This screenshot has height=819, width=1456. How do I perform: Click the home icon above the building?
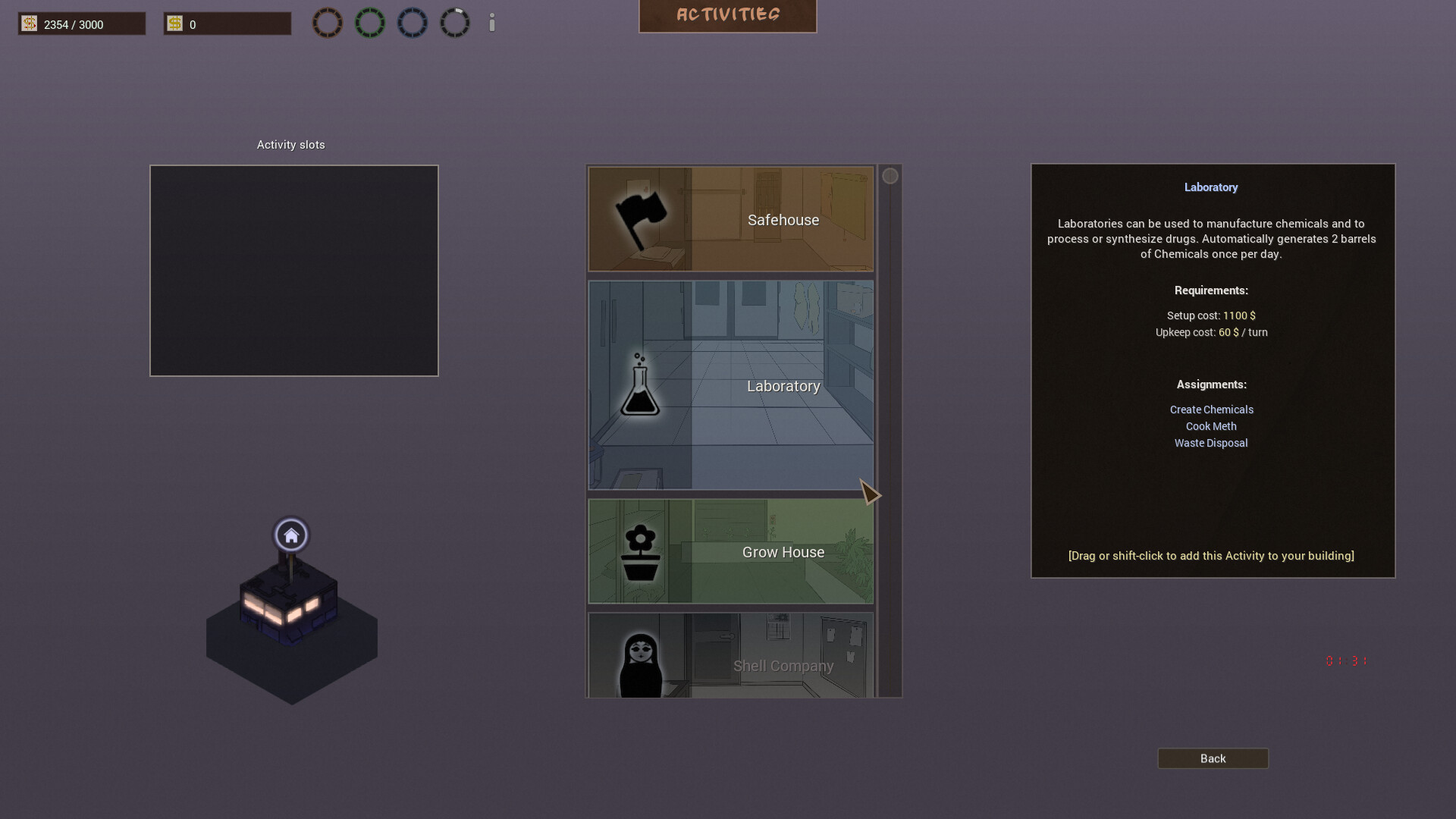pos(291,535)
